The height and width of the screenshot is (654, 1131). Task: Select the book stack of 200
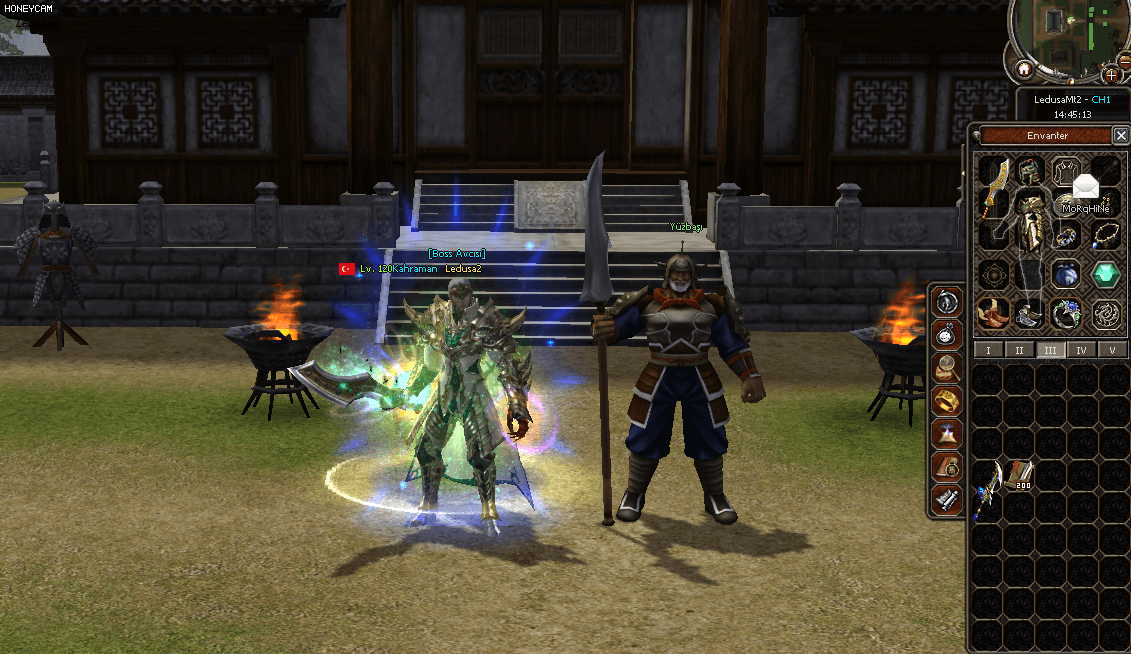point(1019,475)
